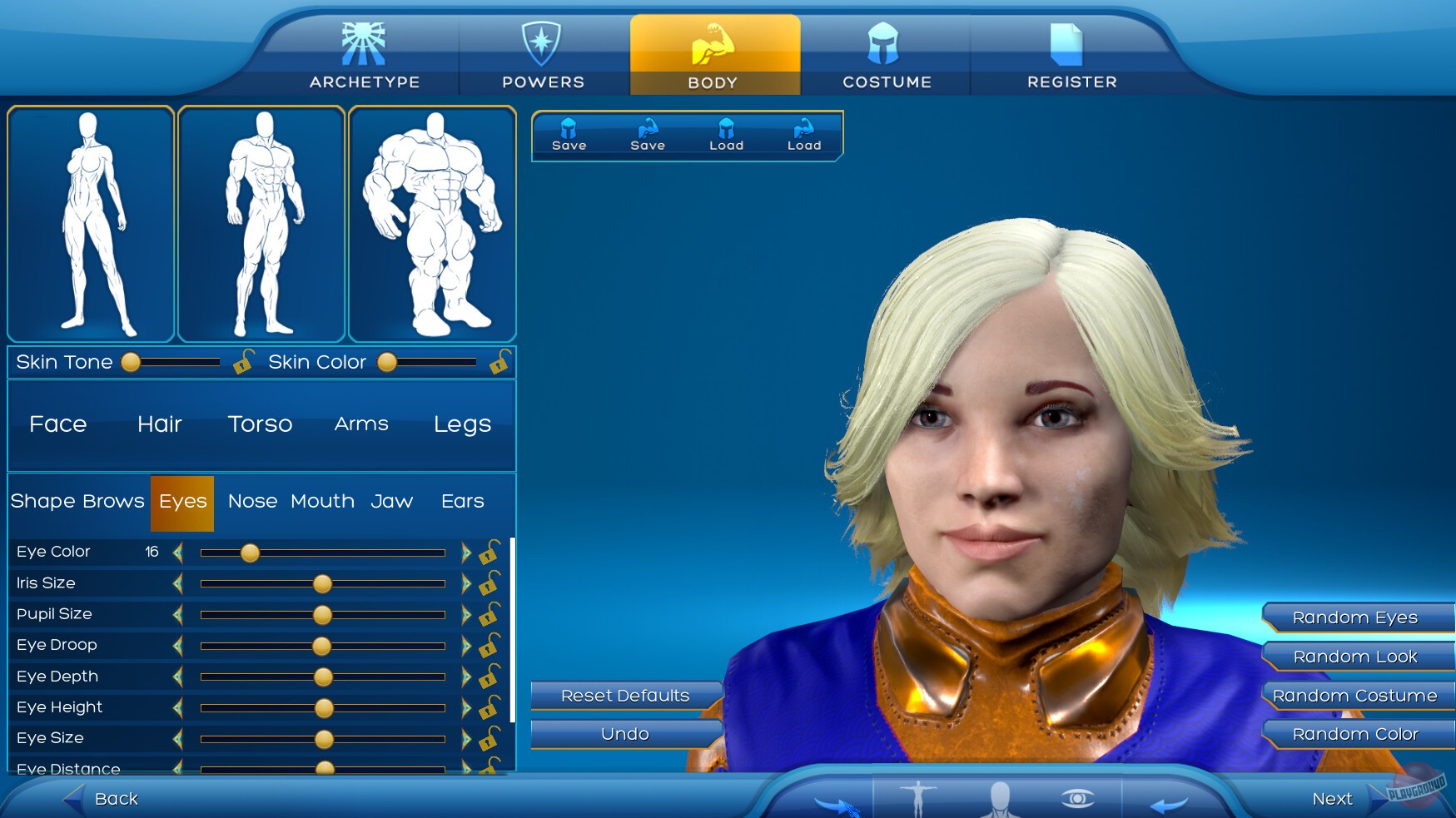
Task: Switch to head close-up view icon
Action: click(x=999, y=799)
